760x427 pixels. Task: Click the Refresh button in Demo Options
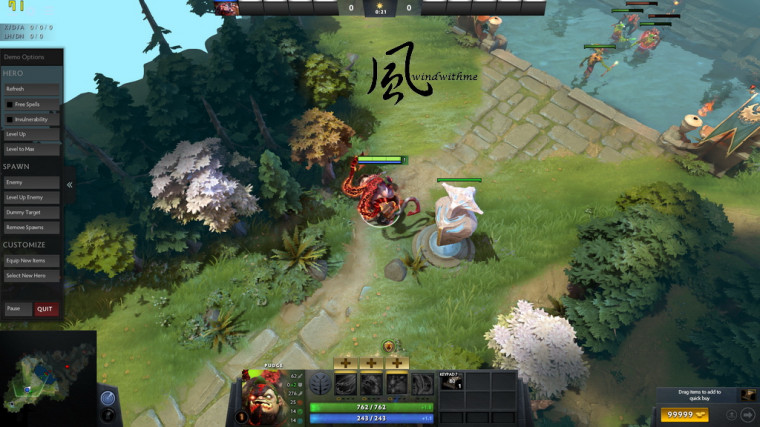[x=32, y=89]
